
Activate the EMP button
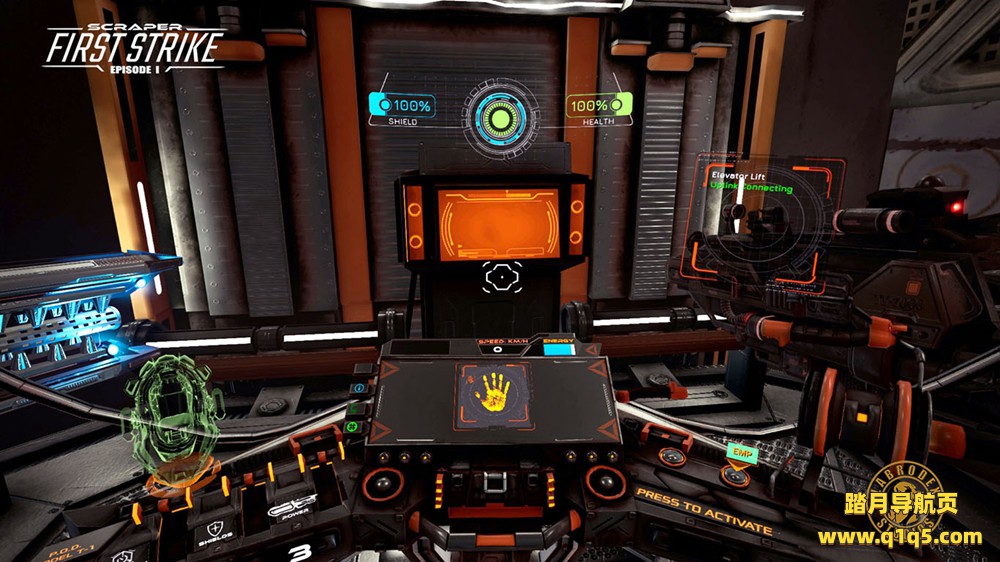coord(743,454)
